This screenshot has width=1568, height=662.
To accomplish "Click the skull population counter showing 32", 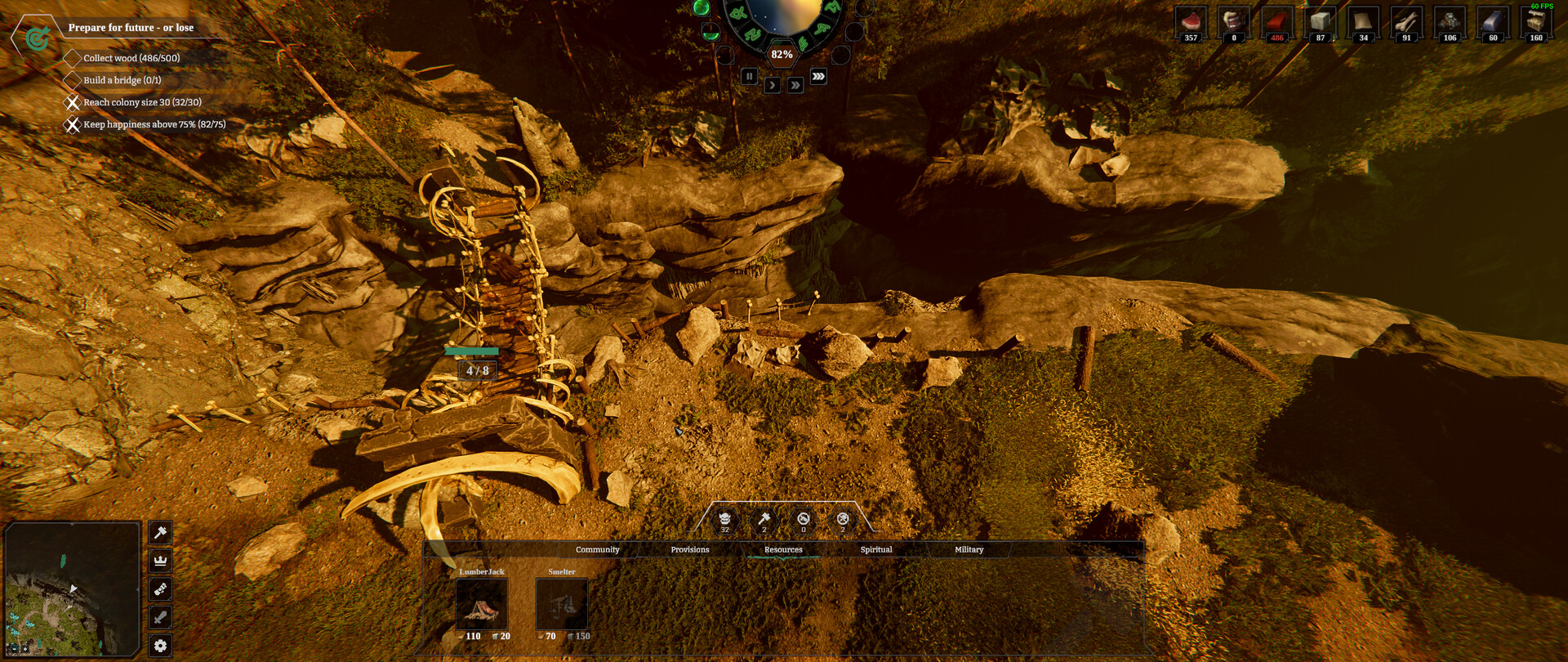I will [724, 521].
